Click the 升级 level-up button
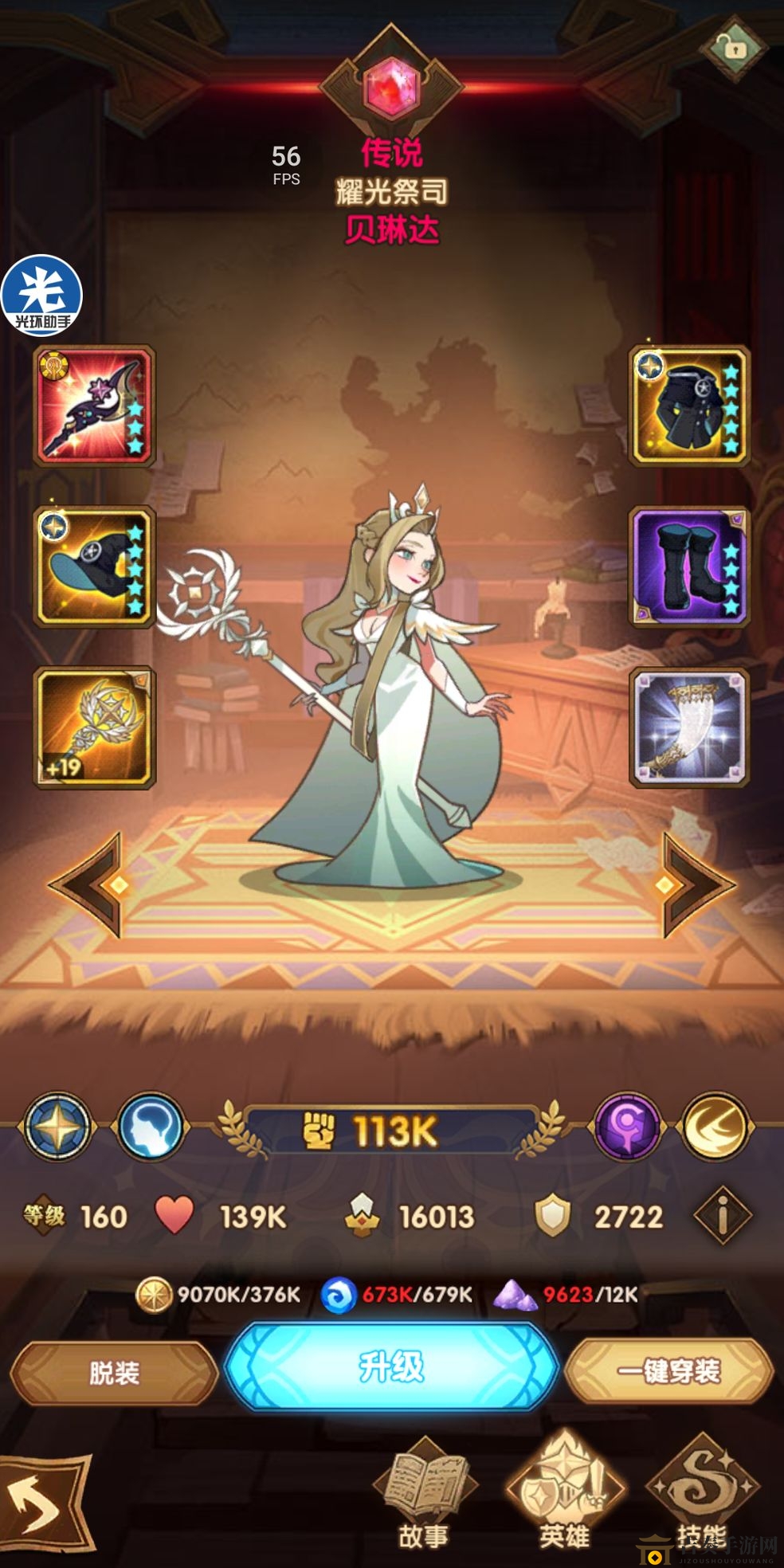This screenshot has width=784, height=1568. [x=390, y=1367]
